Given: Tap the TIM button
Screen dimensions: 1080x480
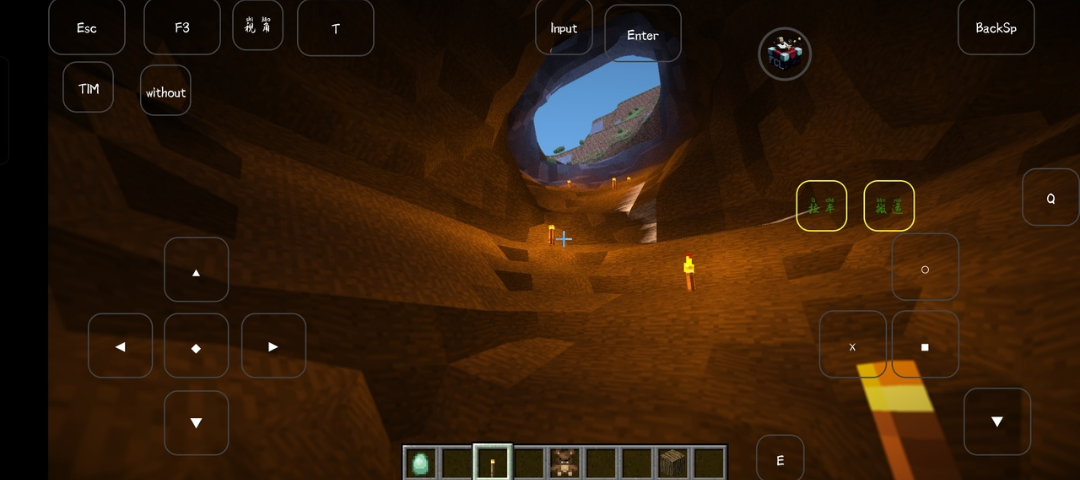Looking at the screenshot, I should point(88,88).
